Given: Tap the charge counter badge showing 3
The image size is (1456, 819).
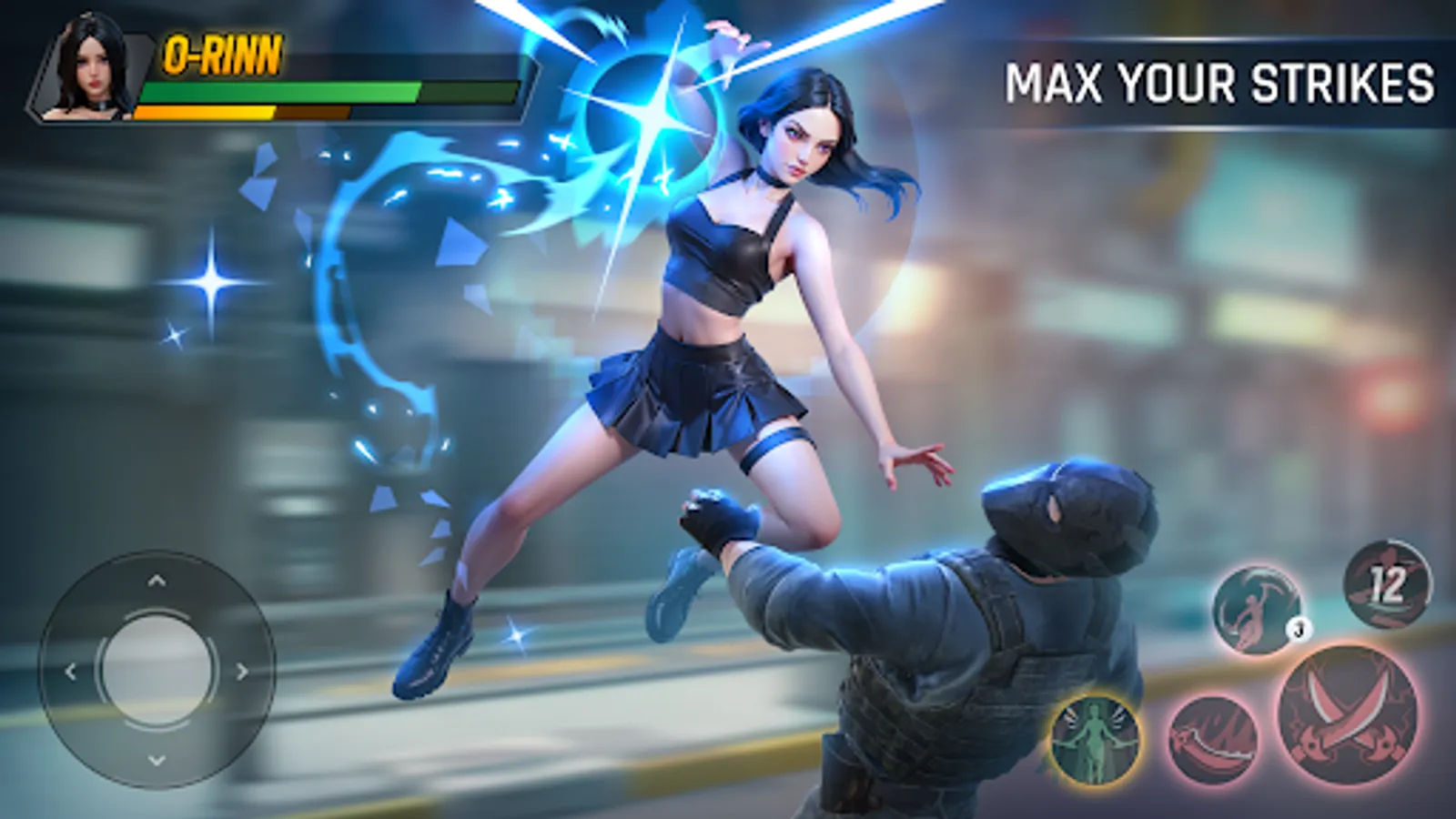Looking at the screenshot, I should pos(1298,627).
